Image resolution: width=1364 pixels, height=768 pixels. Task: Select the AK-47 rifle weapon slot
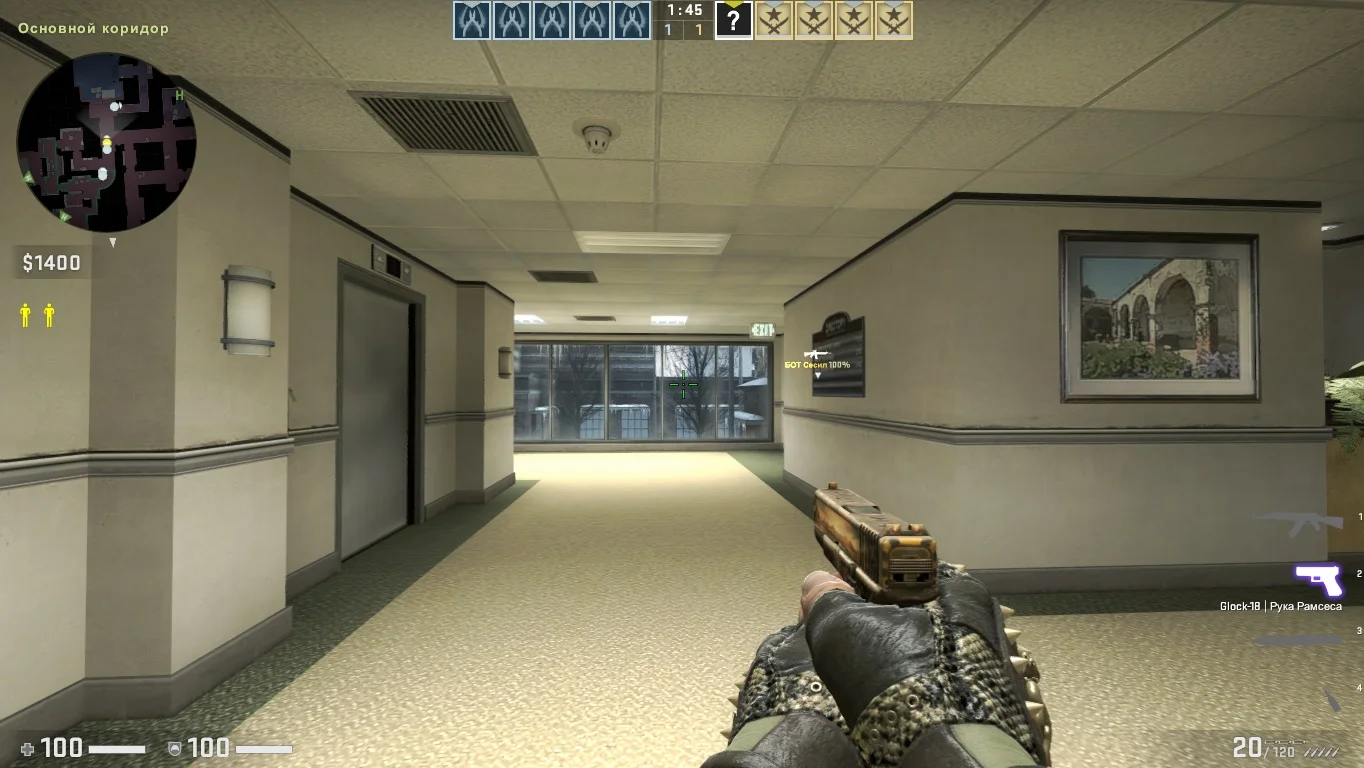[1300, 520]
